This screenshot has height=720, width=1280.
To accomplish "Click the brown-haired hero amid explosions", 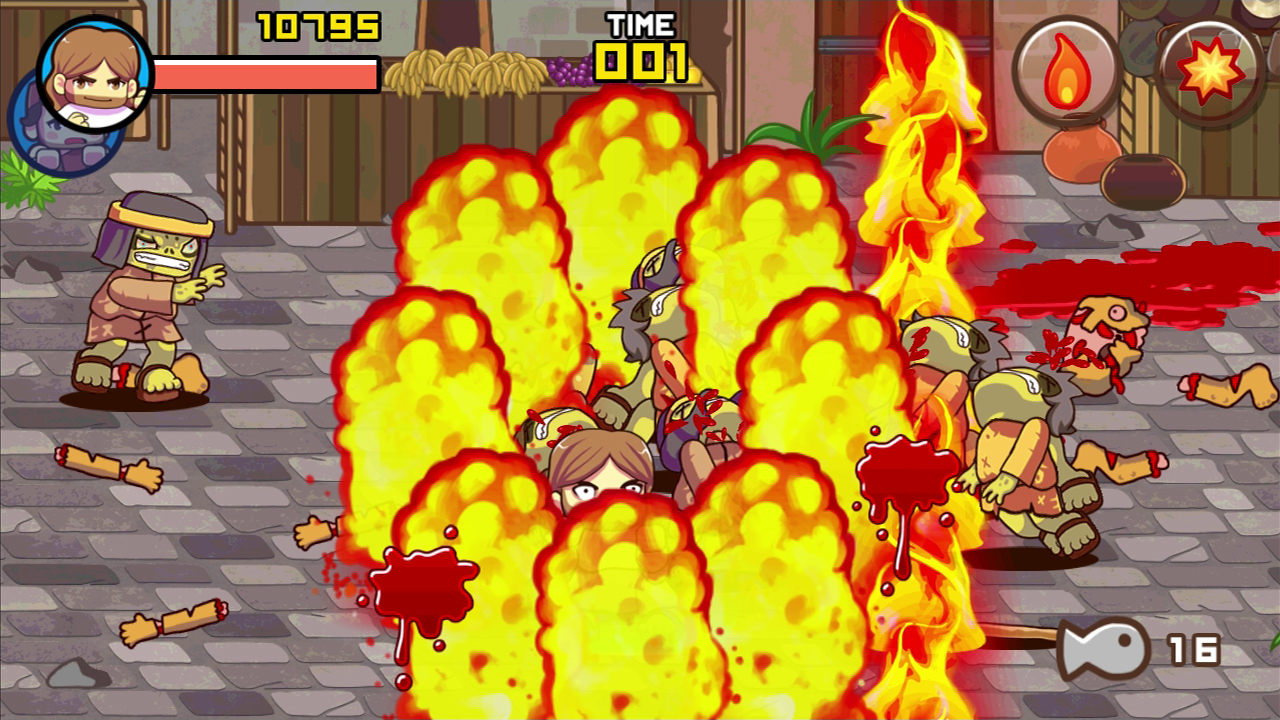I will coord(600,470).
